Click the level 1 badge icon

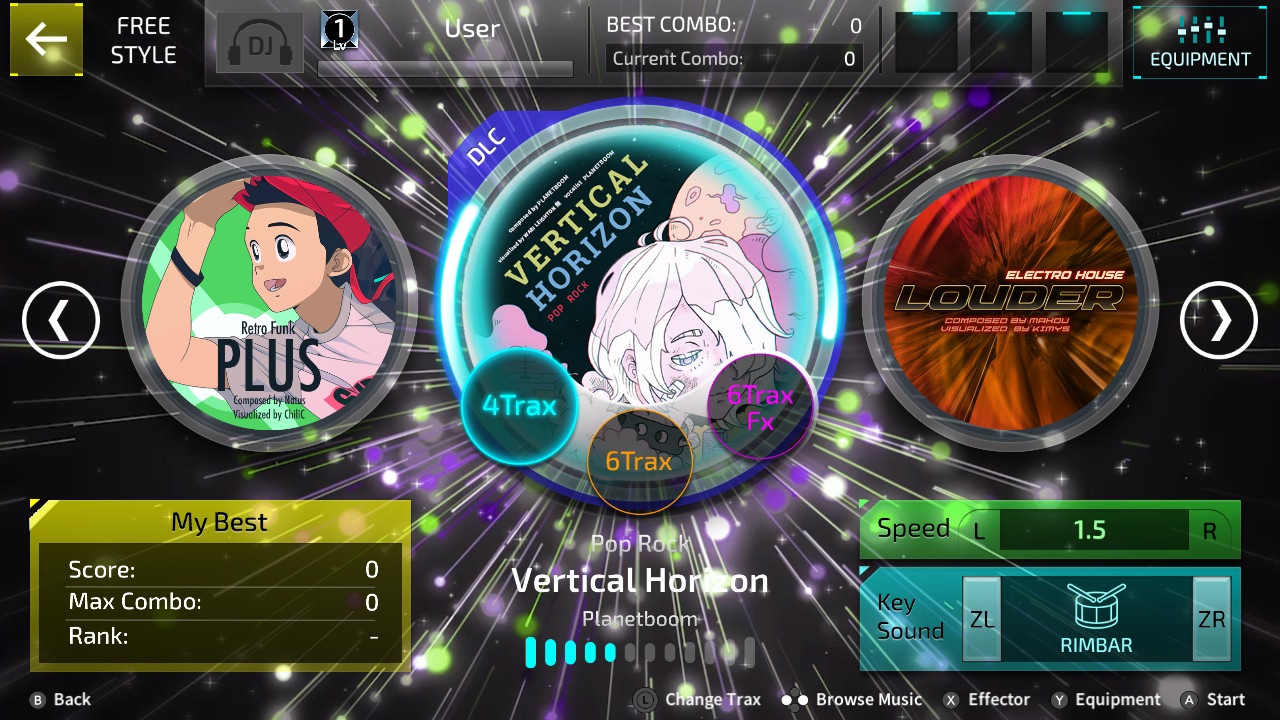(x=337, y=29)
